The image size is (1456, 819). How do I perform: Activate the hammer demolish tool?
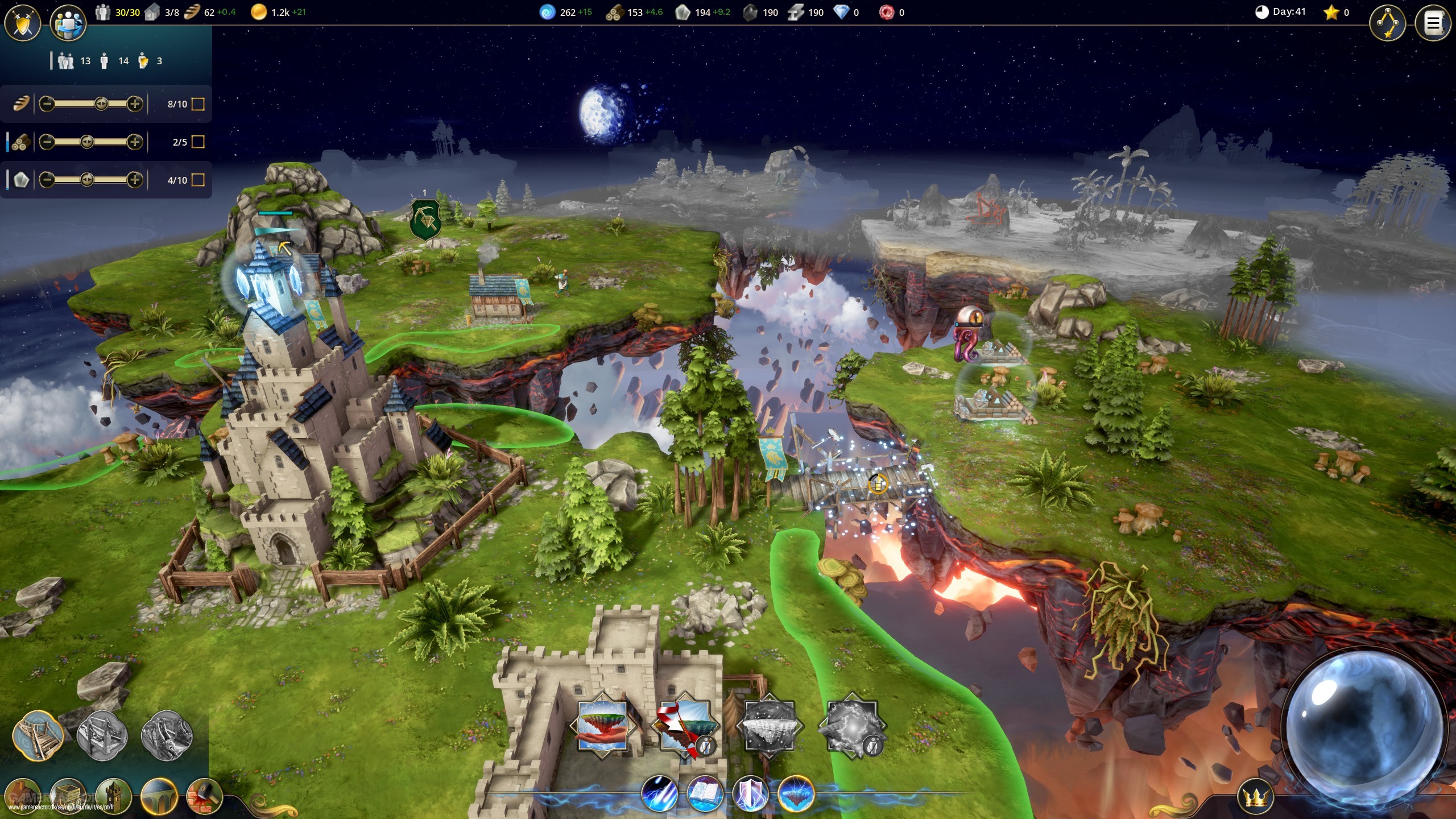[x=204, y=796]
